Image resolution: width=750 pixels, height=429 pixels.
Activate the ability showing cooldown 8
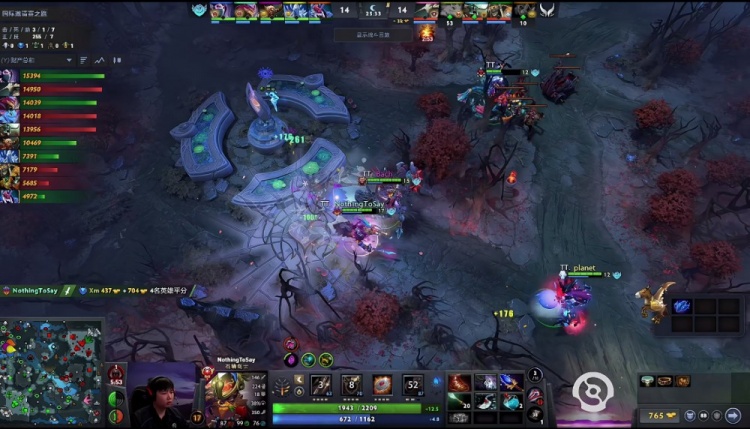[x=352, y=385]
